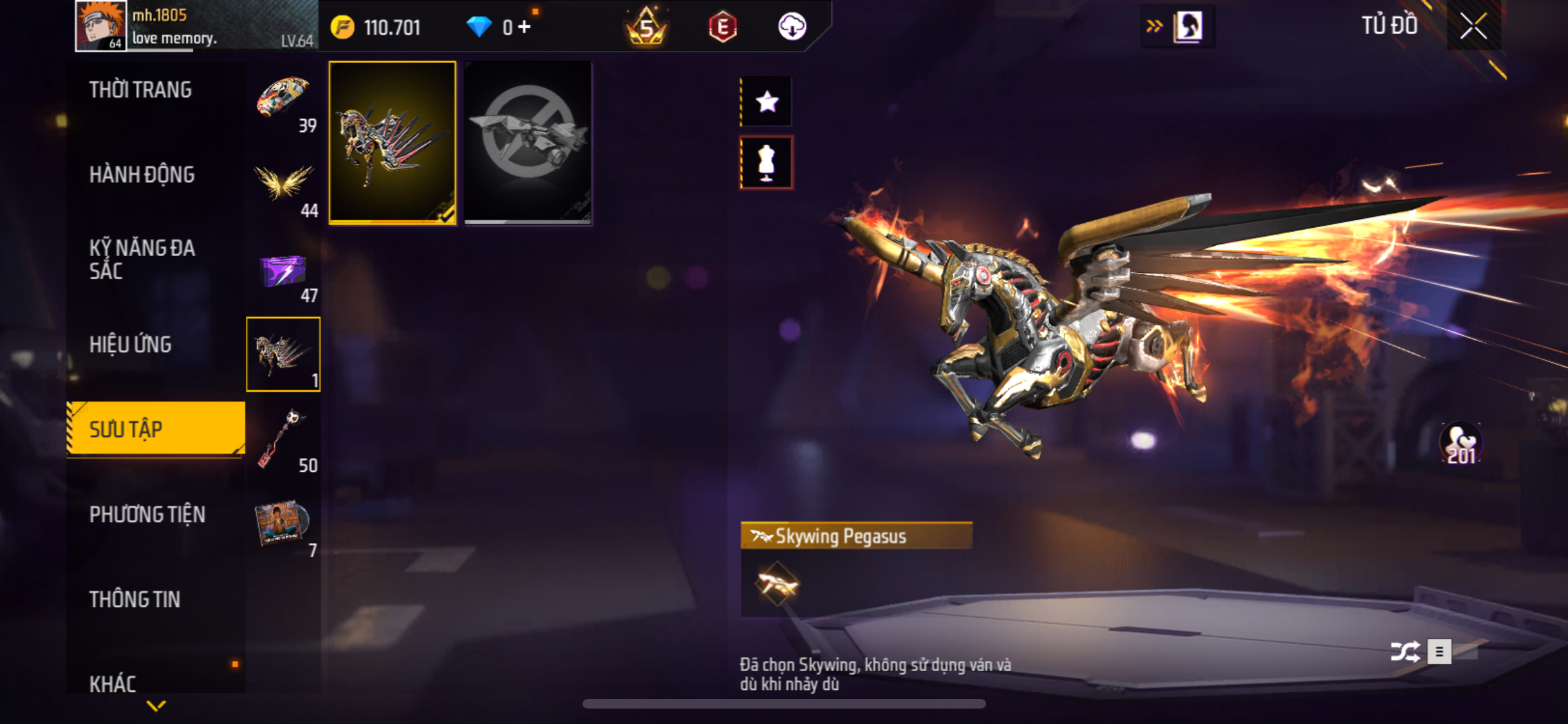This screenshot has width=1568, height=724.
Task: Choose the Skywing Pegasus item tile
Action: point(393,143)
